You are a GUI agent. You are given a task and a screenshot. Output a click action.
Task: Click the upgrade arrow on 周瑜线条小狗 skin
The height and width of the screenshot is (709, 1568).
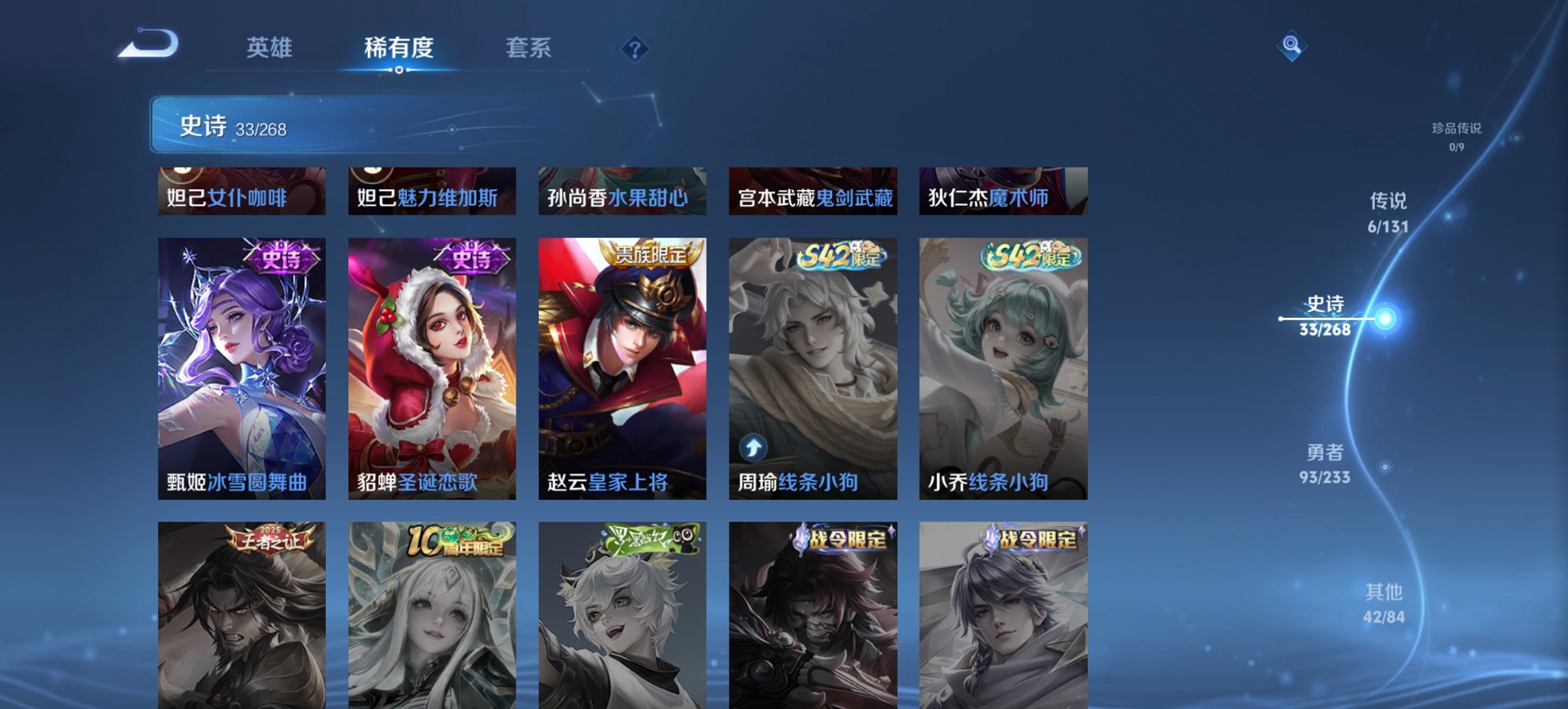(753, 449)
